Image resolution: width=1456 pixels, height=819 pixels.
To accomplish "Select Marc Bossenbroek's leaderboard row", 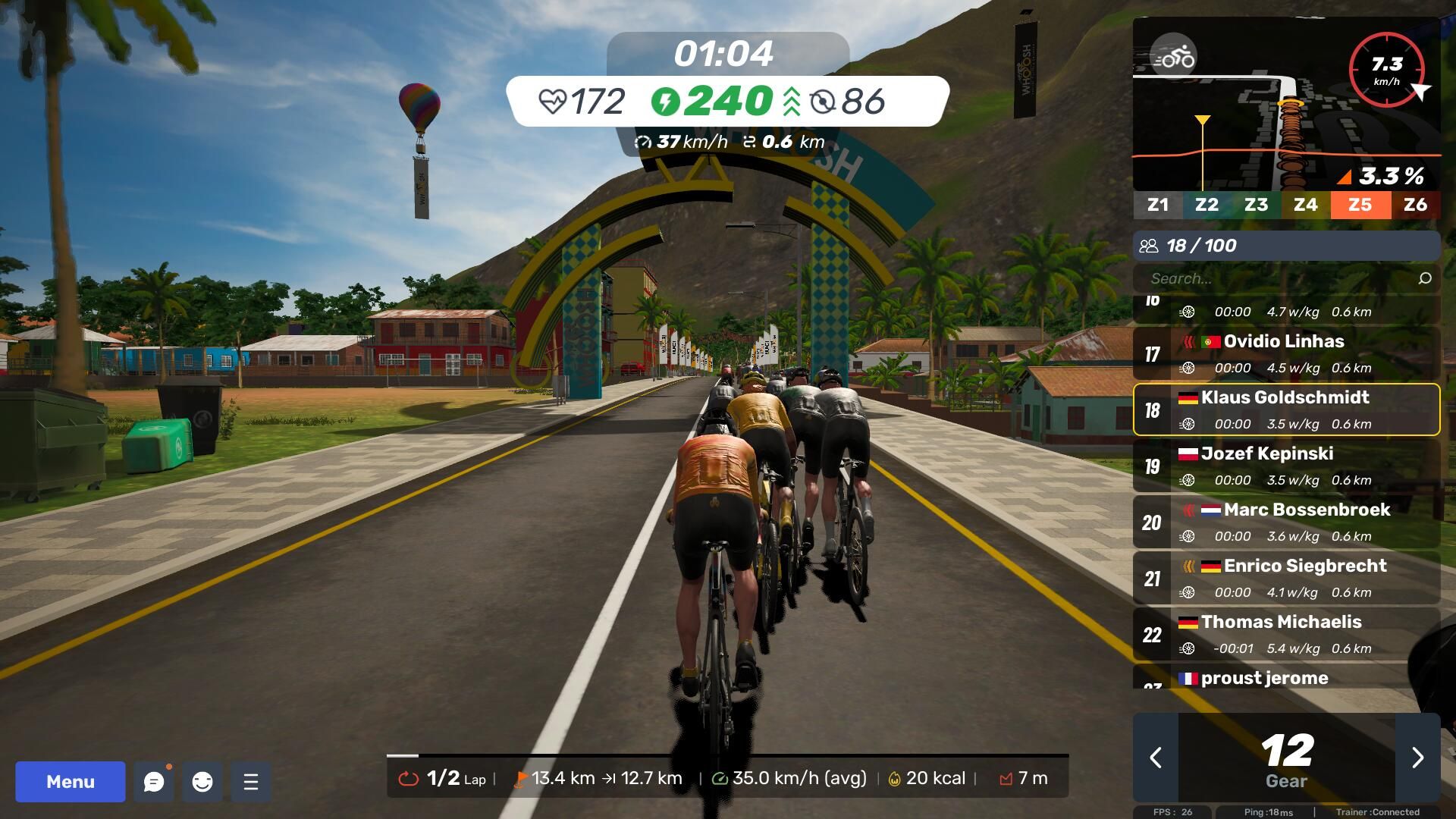I will coord(1286,522).
